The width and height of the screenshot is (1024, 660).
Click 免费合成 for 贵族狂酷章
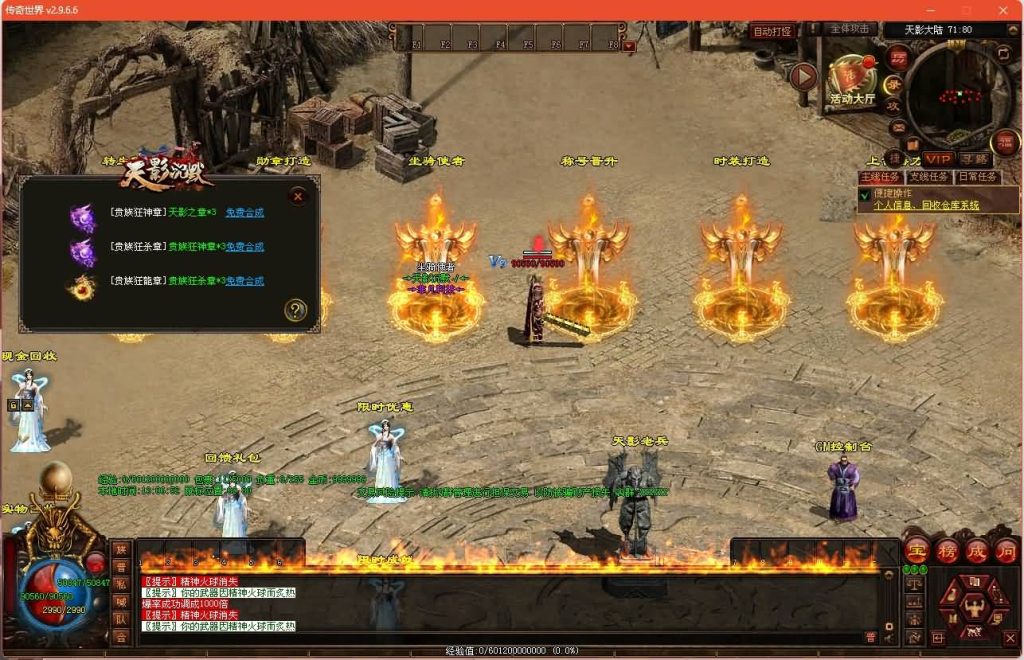[x=244, y=281]
